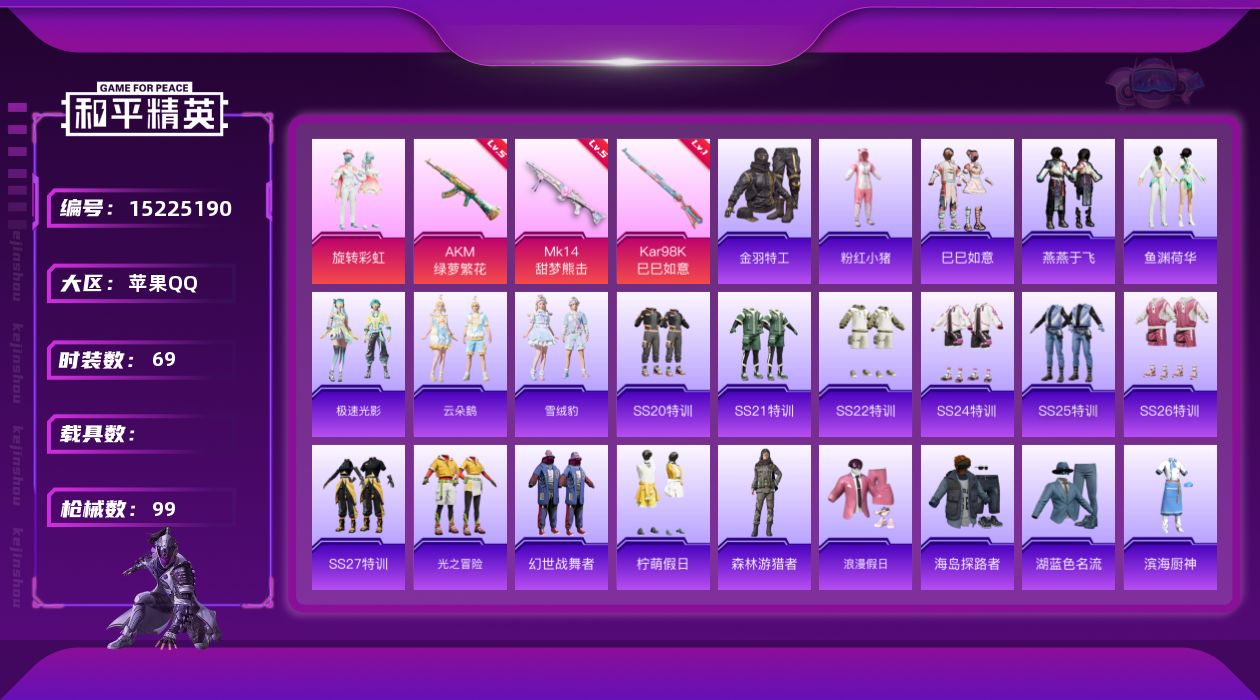1260x700 pixels.
Task: Pick the 粉红小猪 costume card
Action: pos(865,211)
